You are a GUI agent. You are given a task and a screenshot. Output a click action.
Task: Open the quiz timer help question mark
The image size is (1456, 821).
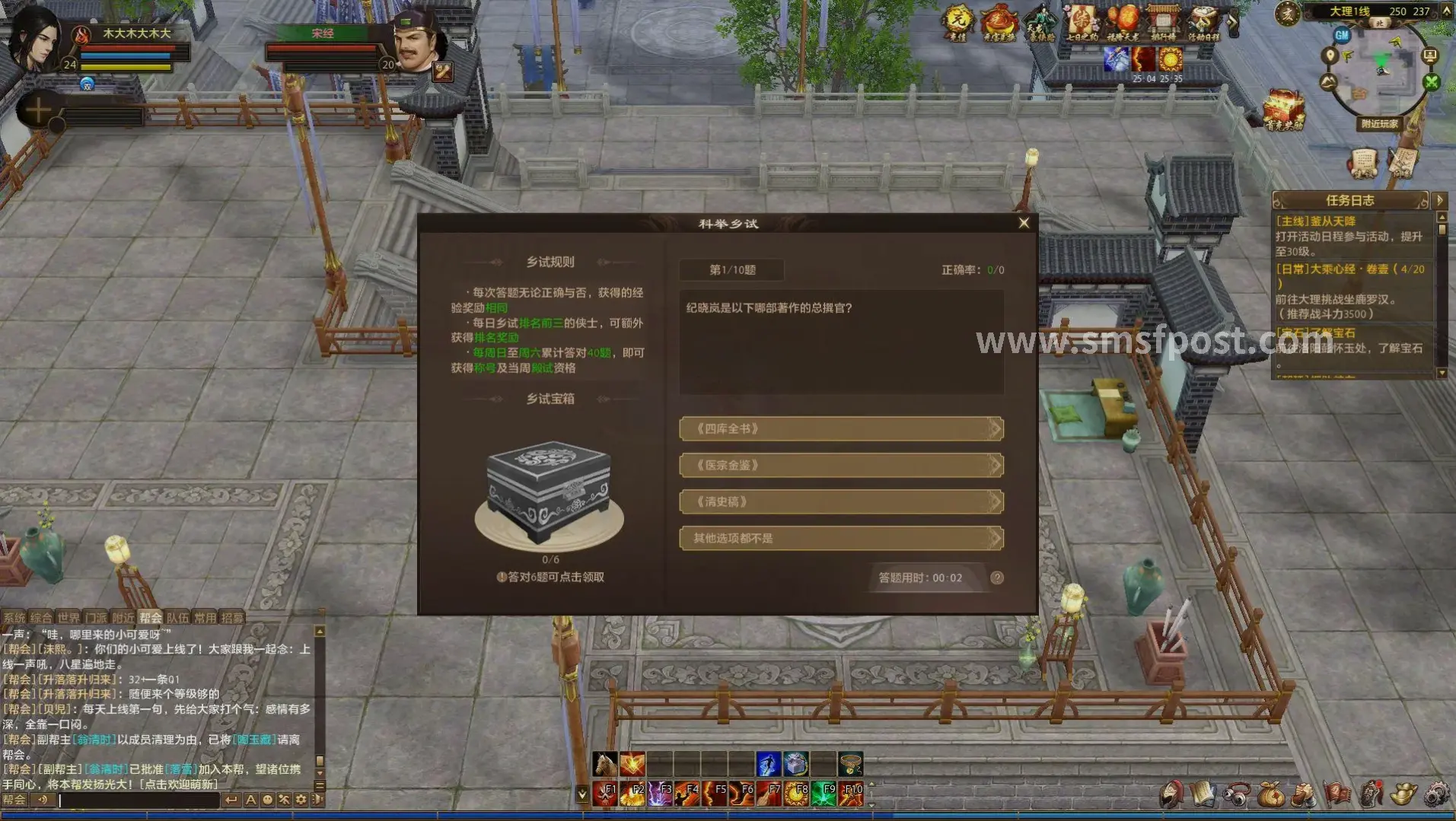997,578
